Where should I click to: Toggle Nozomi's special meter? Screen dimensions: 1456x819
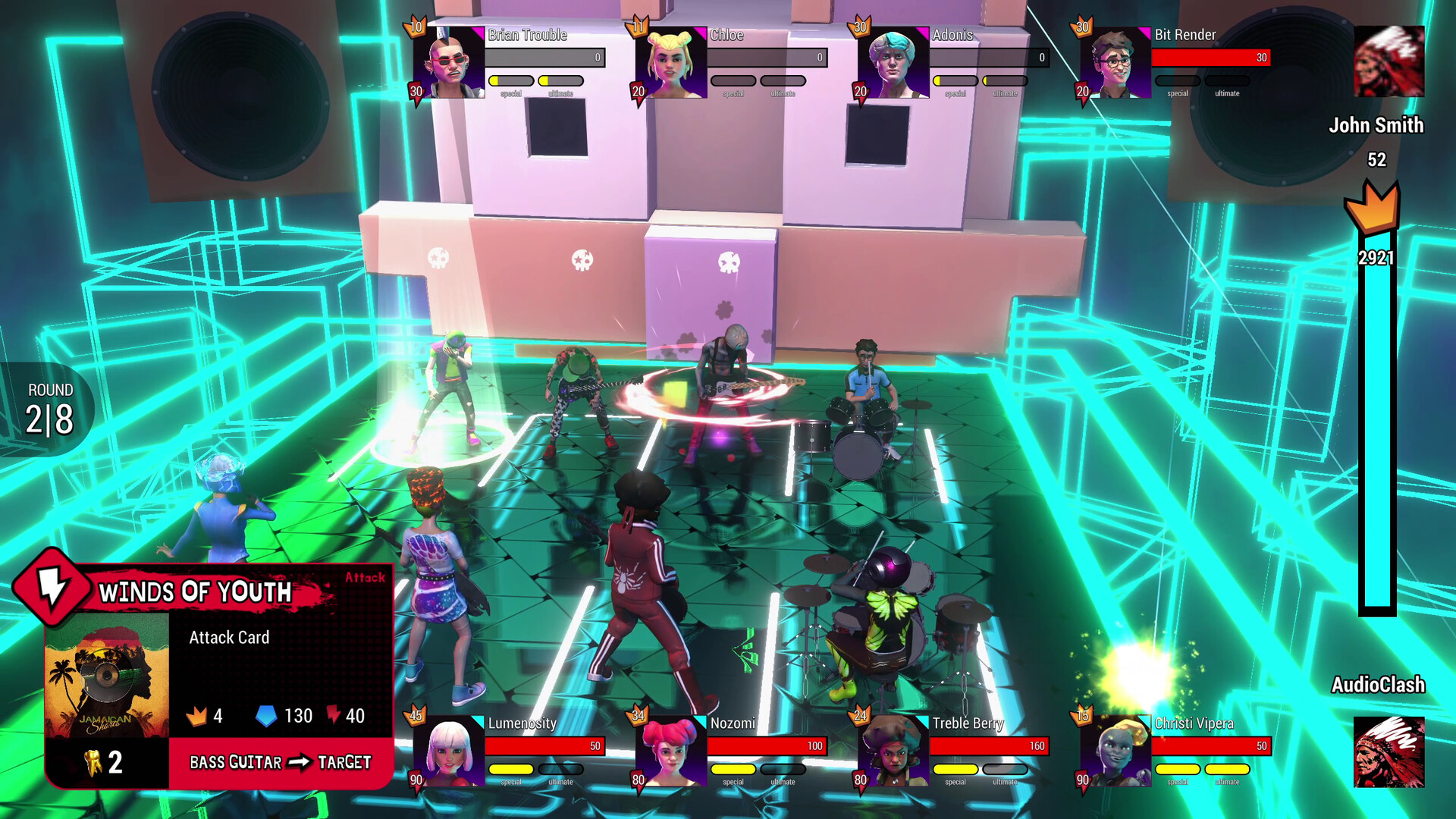point(735,767)
